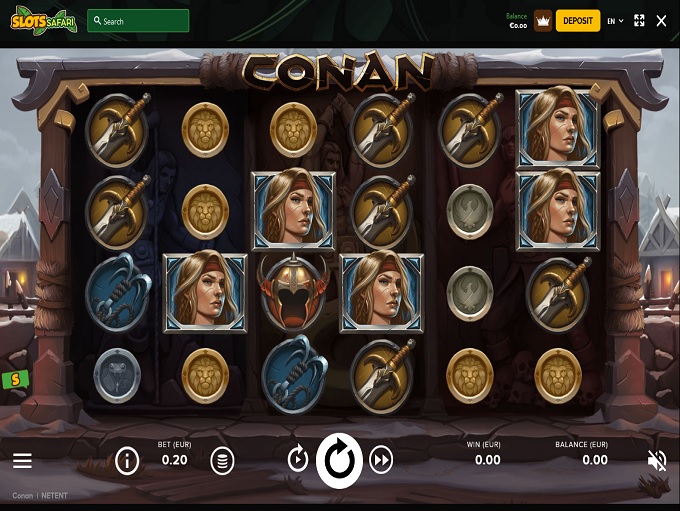Open the EN language dropdown

click(x=615, y=20)
